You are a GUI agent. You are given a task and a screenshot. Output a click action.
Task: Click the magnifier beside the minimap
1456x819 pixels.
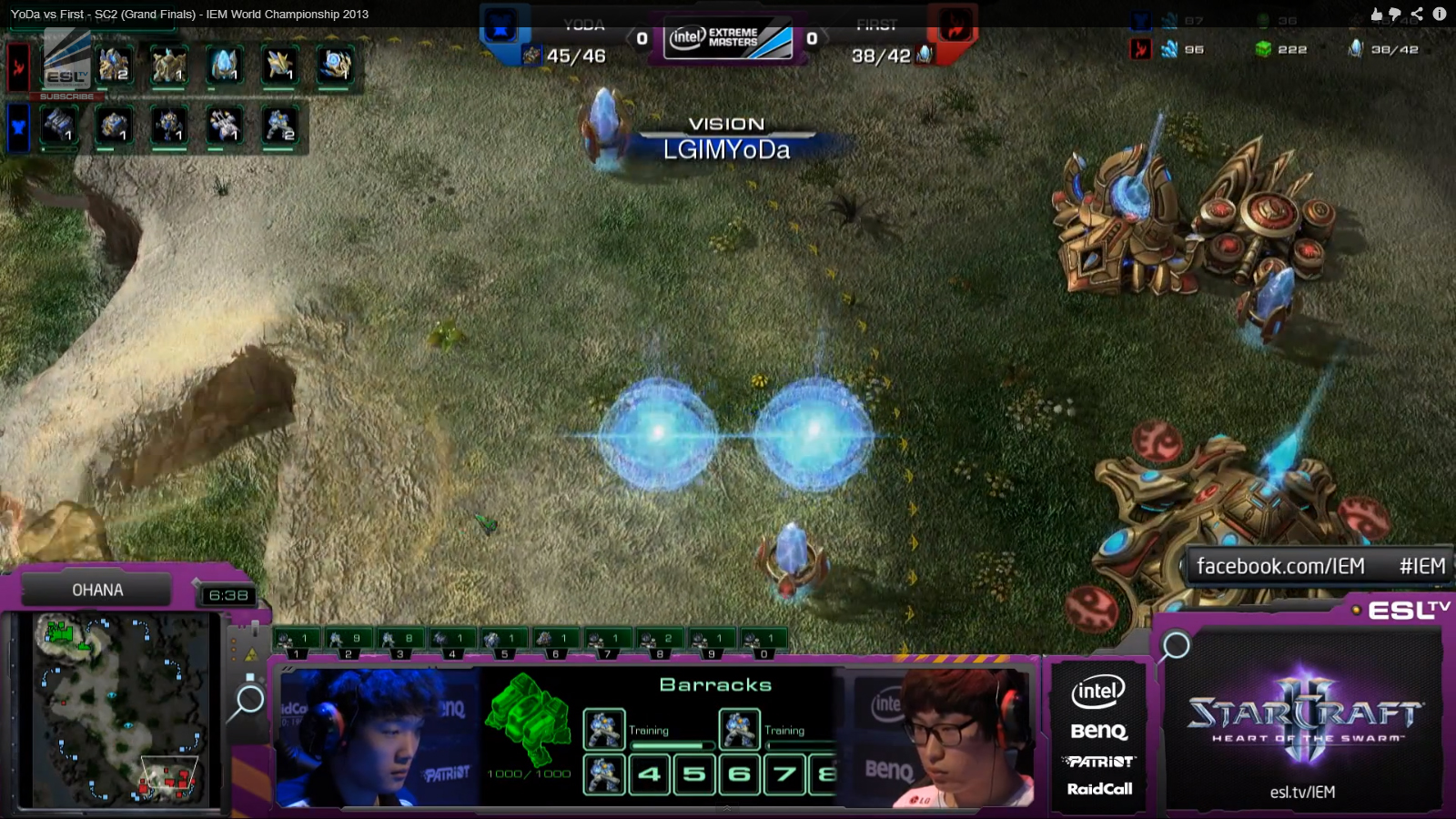pyautogui.click(x=248, y=701)
